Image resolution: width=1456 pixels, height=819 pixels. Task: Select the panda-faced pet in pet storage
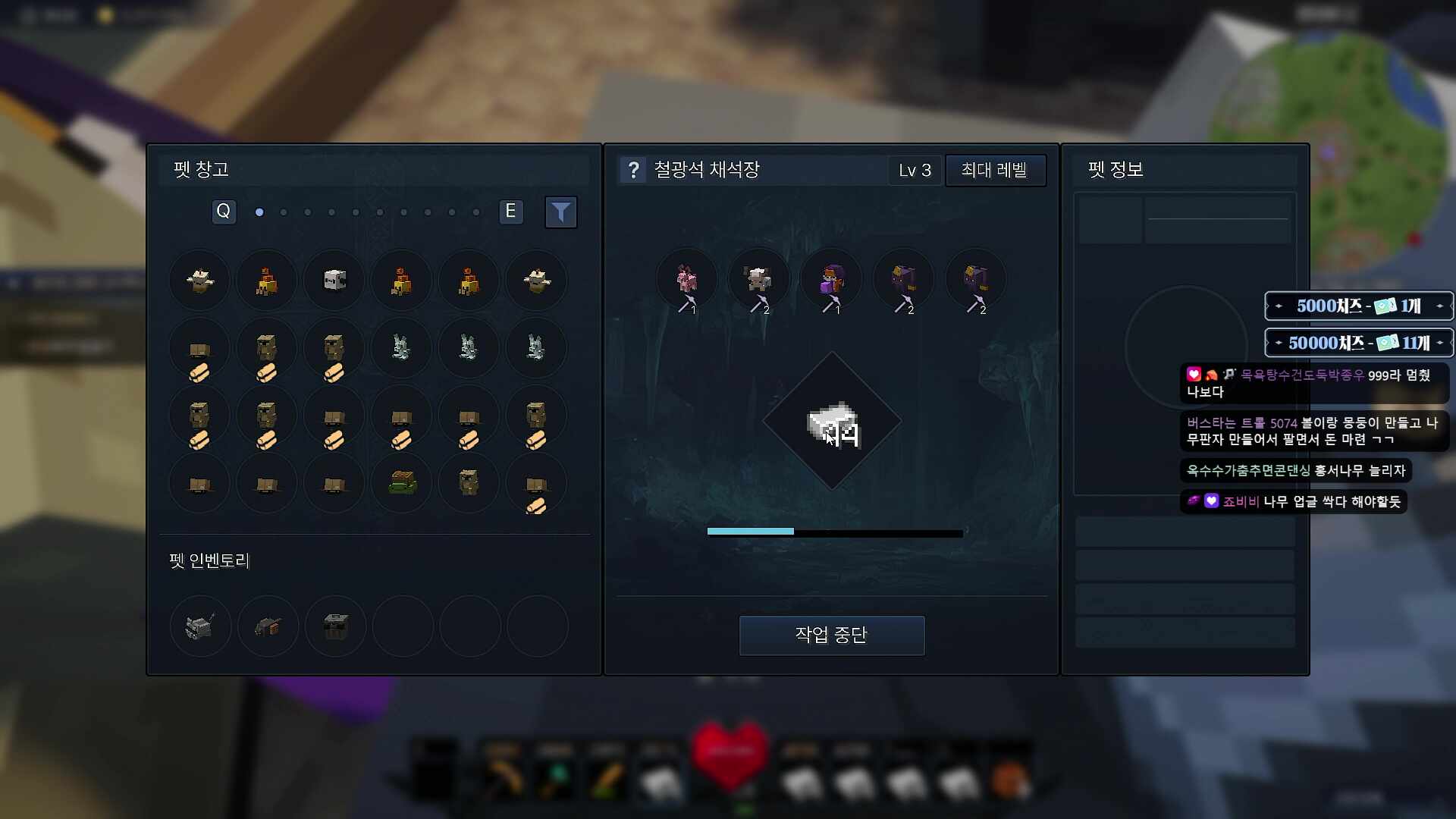[x=334, y=280]
